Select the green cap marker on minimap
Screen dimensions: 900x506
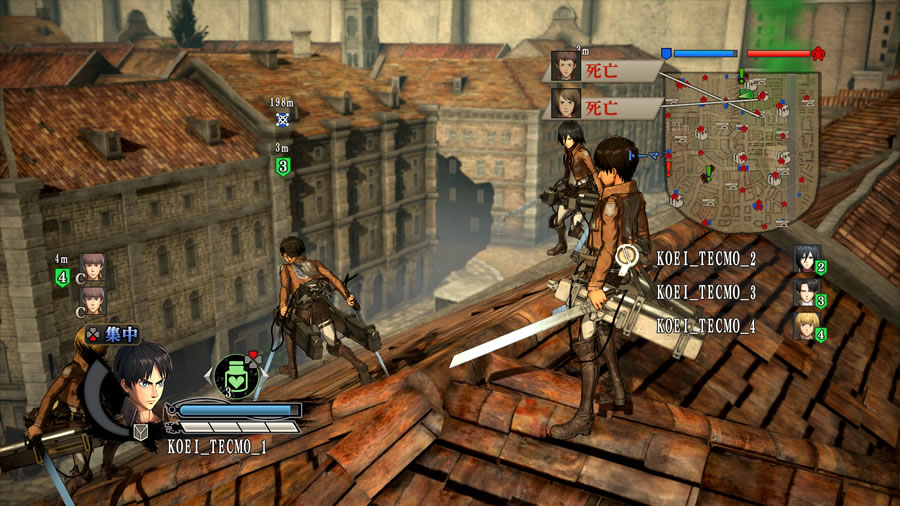coord(746,94)
